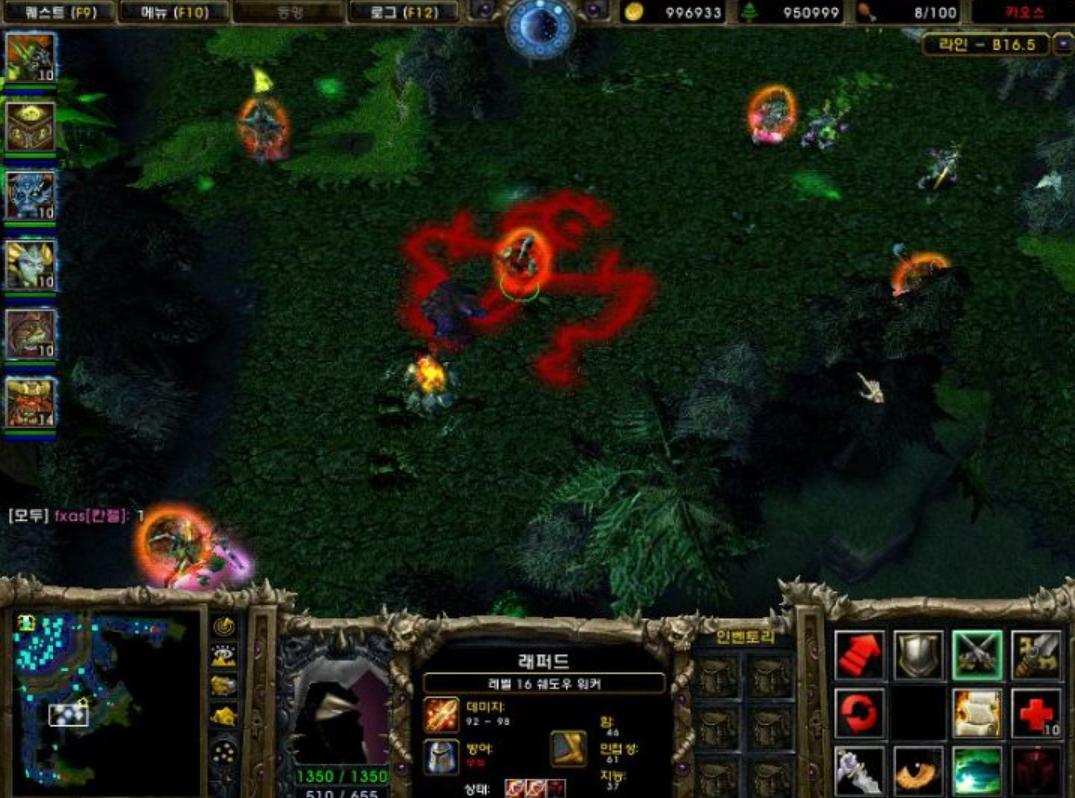The width and height of the screenshot is (1075, 798).
Task: Activate the red circular arrow ability
Action: pyautogui.click(x=860, y=713)
